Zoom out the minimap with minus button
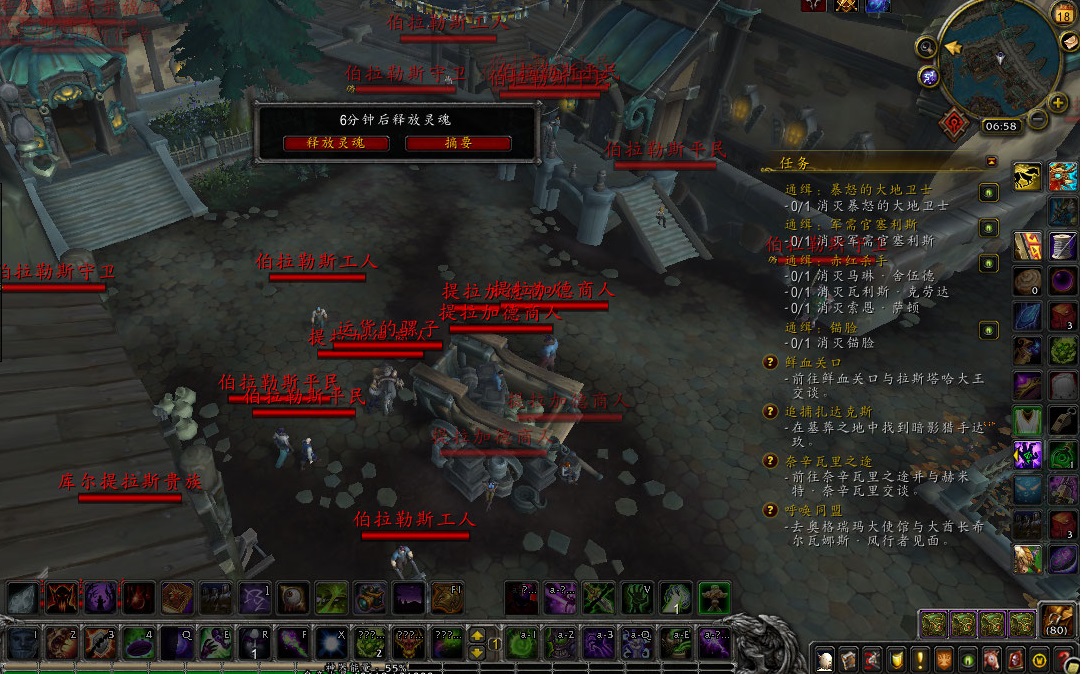 click(1037, 119)
